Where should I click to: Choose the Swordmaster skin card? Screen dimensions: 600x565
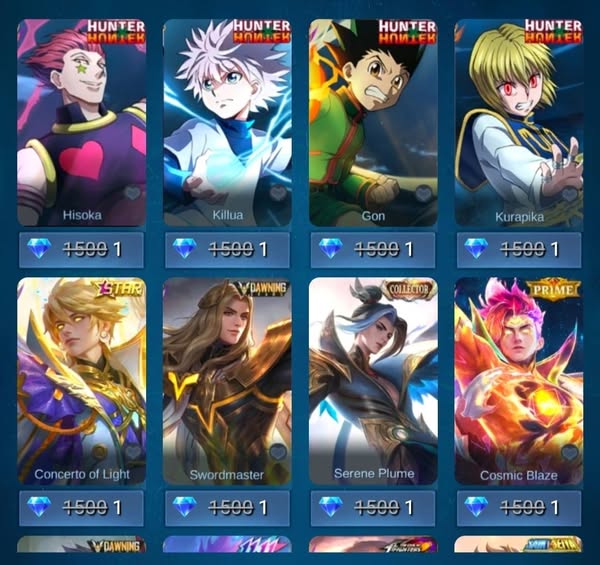(227, 380)
